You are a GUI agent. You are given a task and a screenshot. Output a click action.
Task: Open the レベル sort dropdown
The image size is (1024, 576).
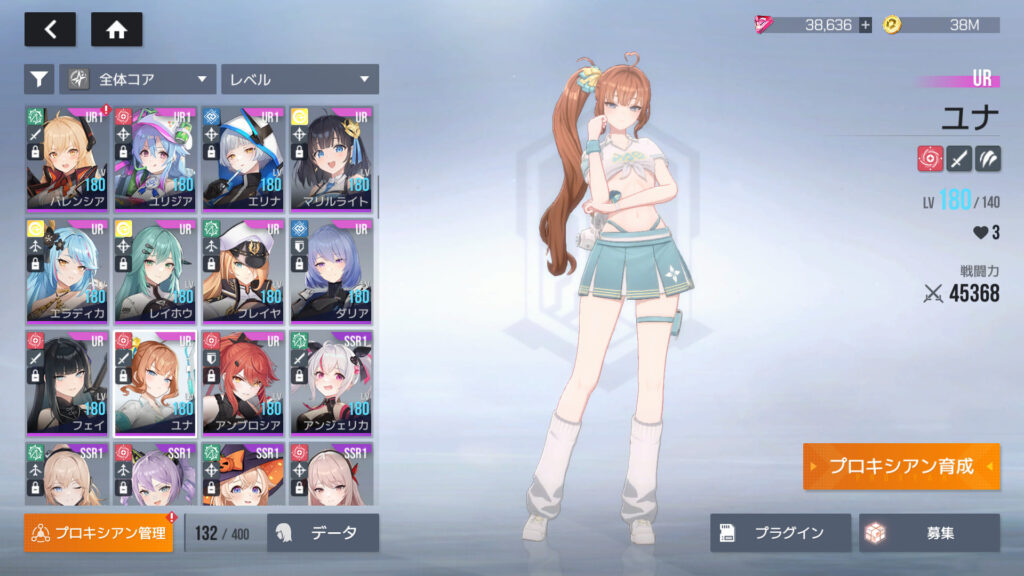click(300, 79)
